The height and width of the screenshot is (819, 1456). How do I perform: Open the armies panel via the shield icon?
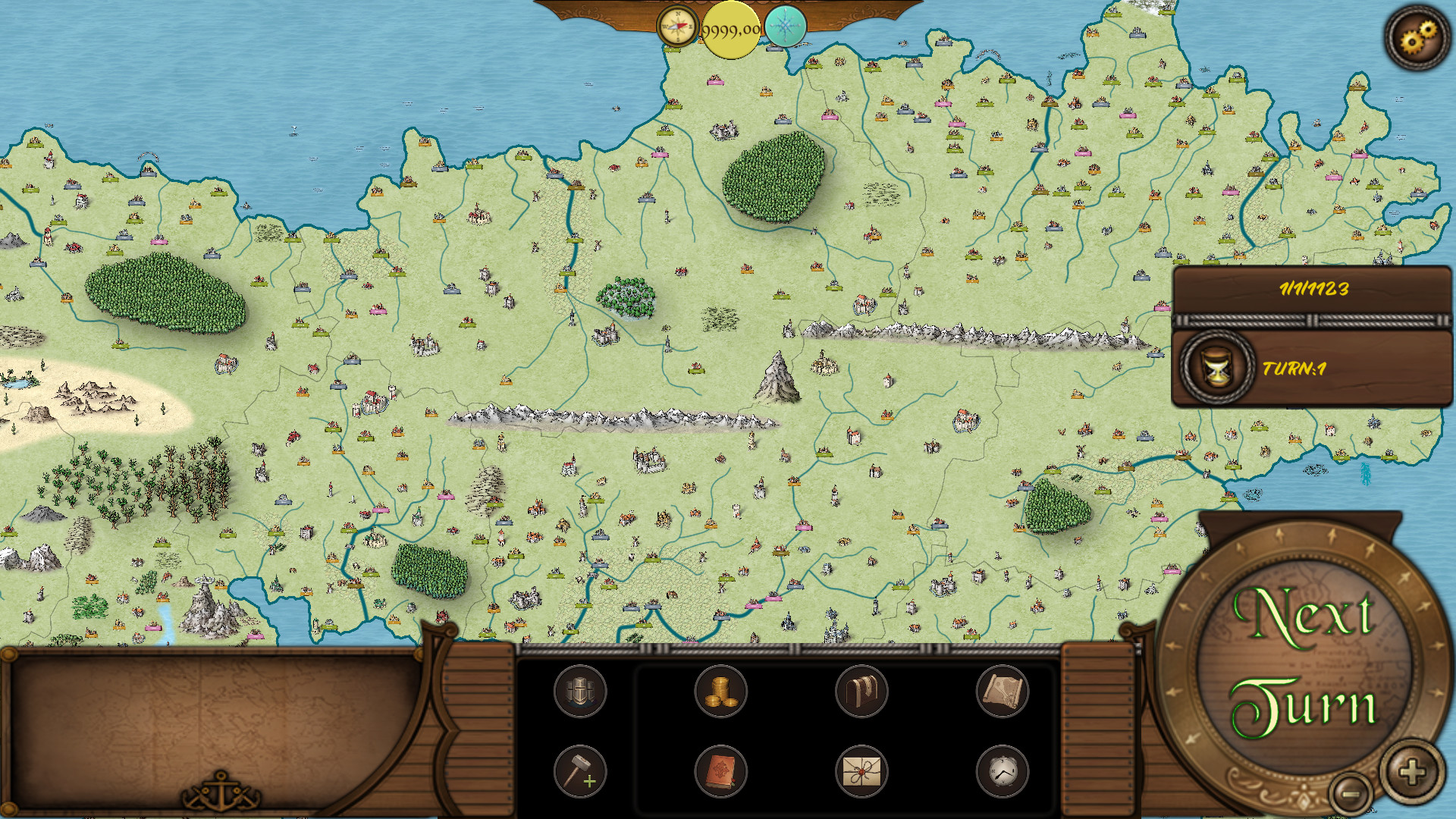579,692
